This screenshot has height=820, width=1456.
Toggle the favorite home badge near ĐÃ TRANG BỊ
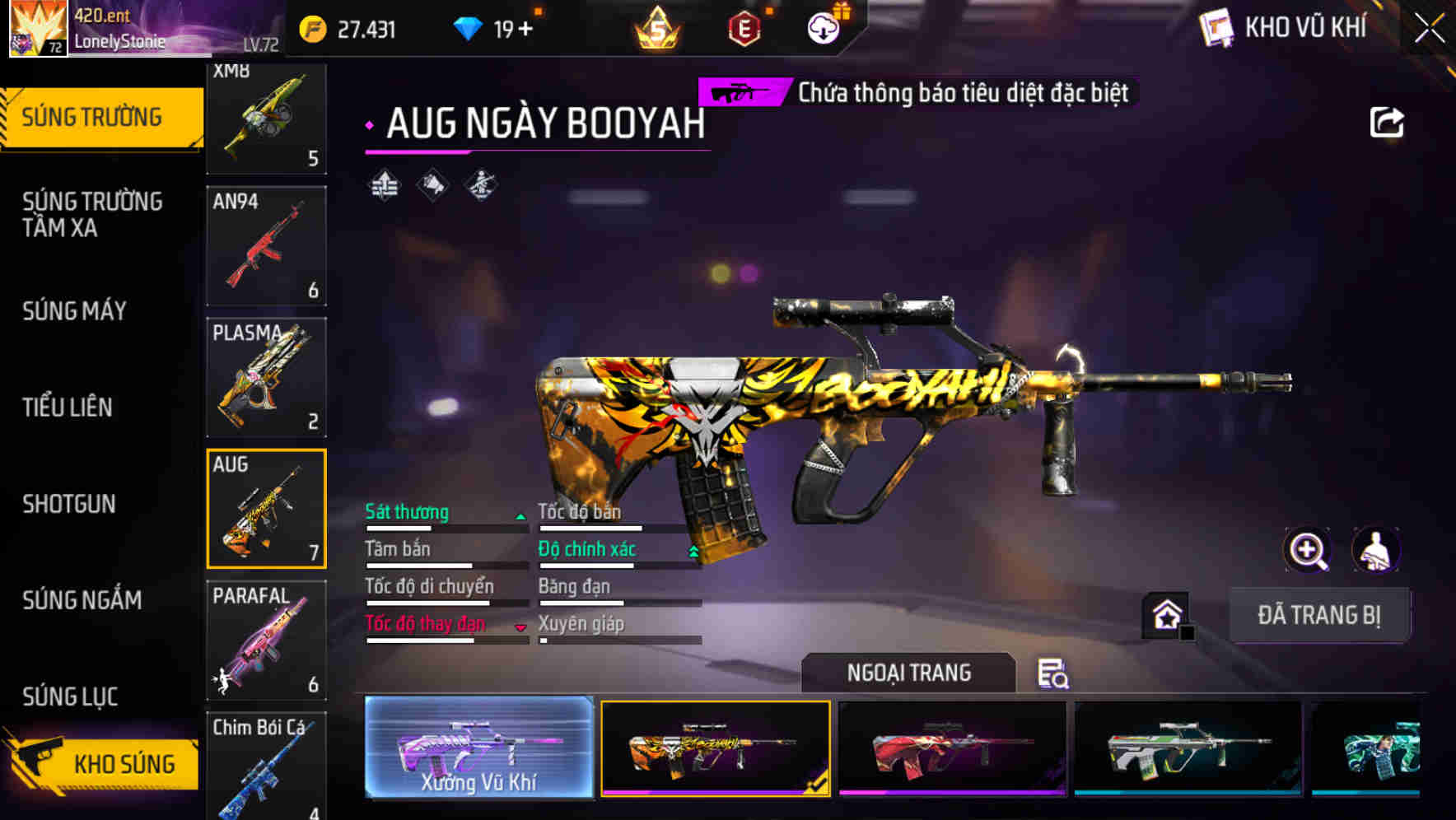[x=1165, y=615]
